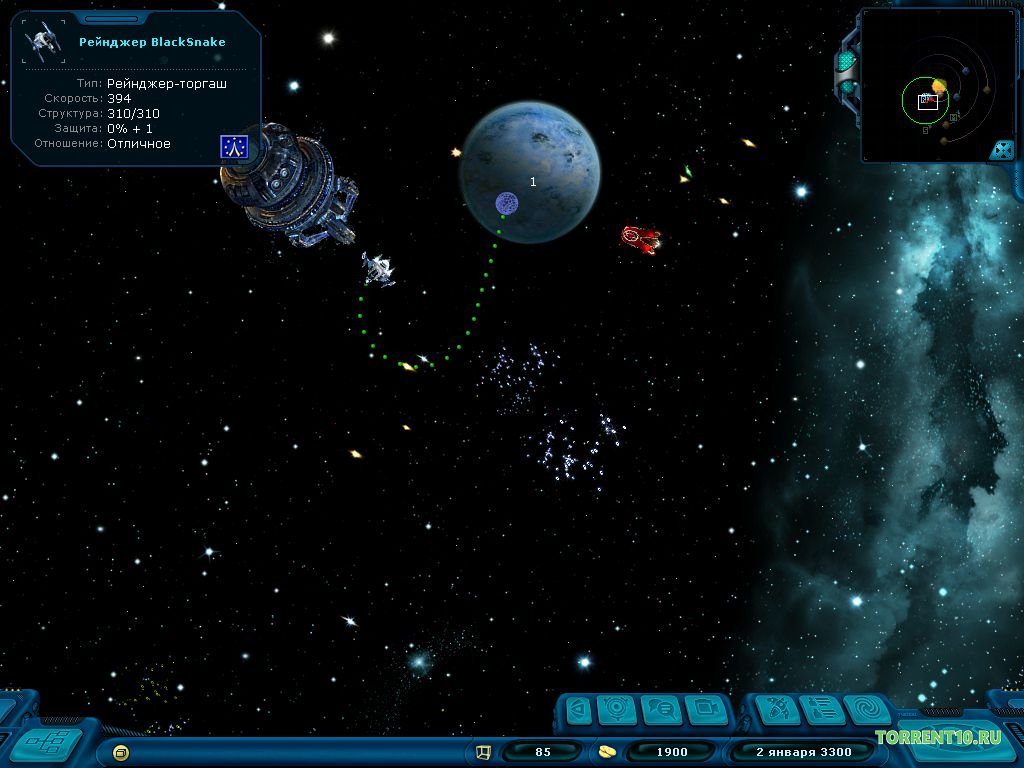Image resolution: width=1024 pixels, height=768 pixels.
Task: Activate the scanner target button
Action: click(617, 709)
